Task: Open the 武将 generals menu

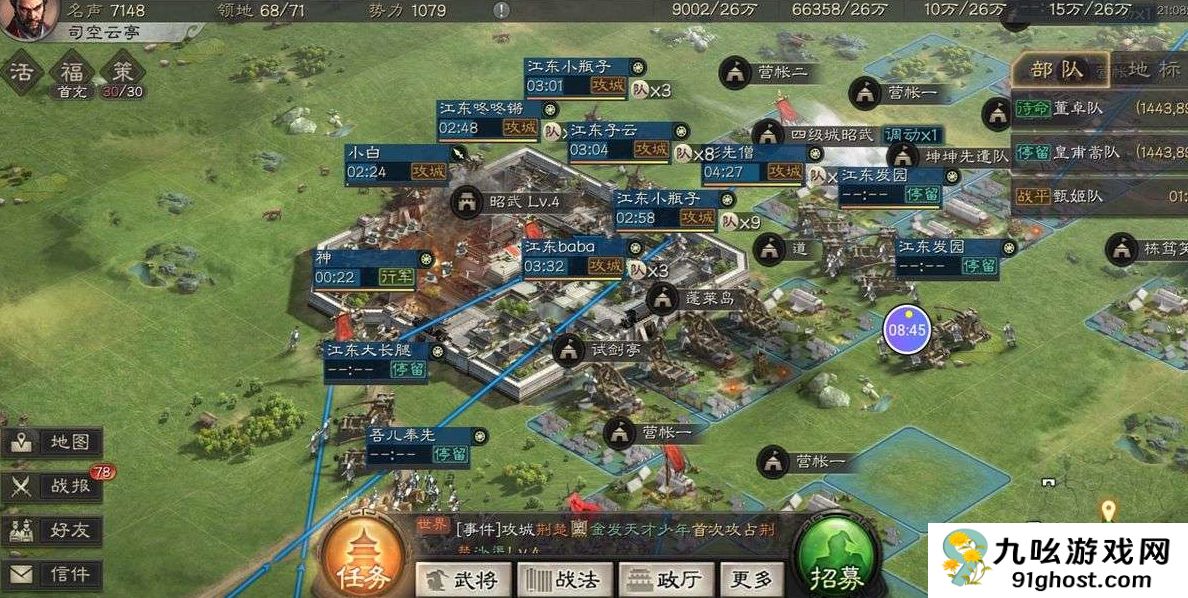Action: (463, 578)
